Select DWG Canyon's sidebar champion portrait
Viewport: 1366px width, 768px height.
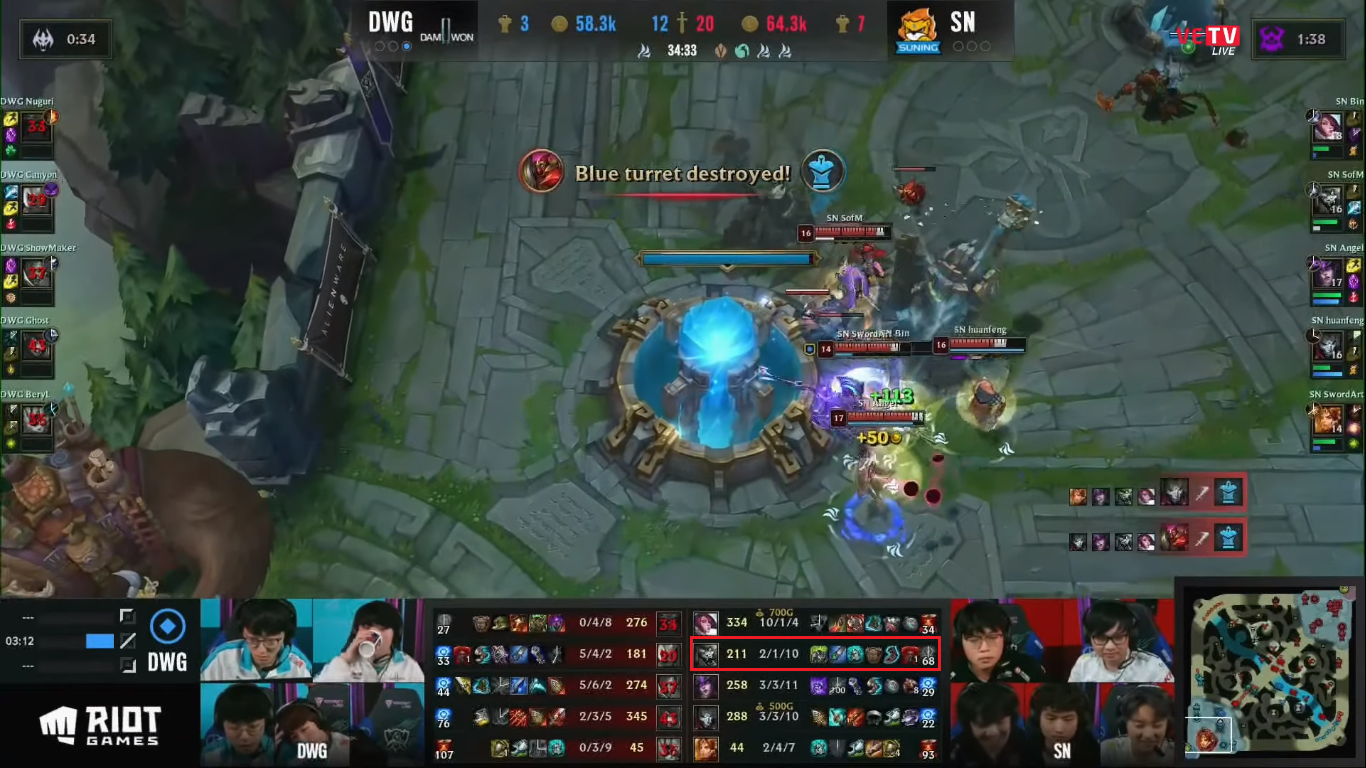(36, 199)
